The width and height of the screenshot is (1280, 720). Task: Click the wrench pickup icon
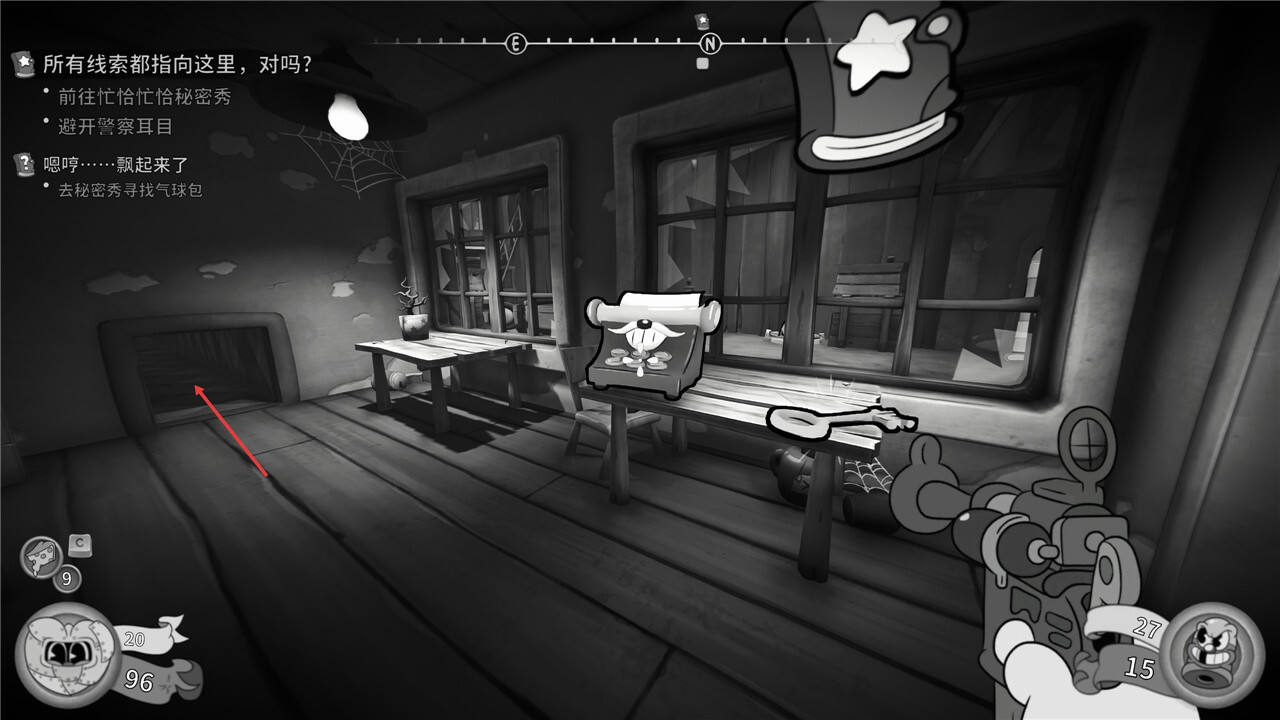[x=838, y=422]
